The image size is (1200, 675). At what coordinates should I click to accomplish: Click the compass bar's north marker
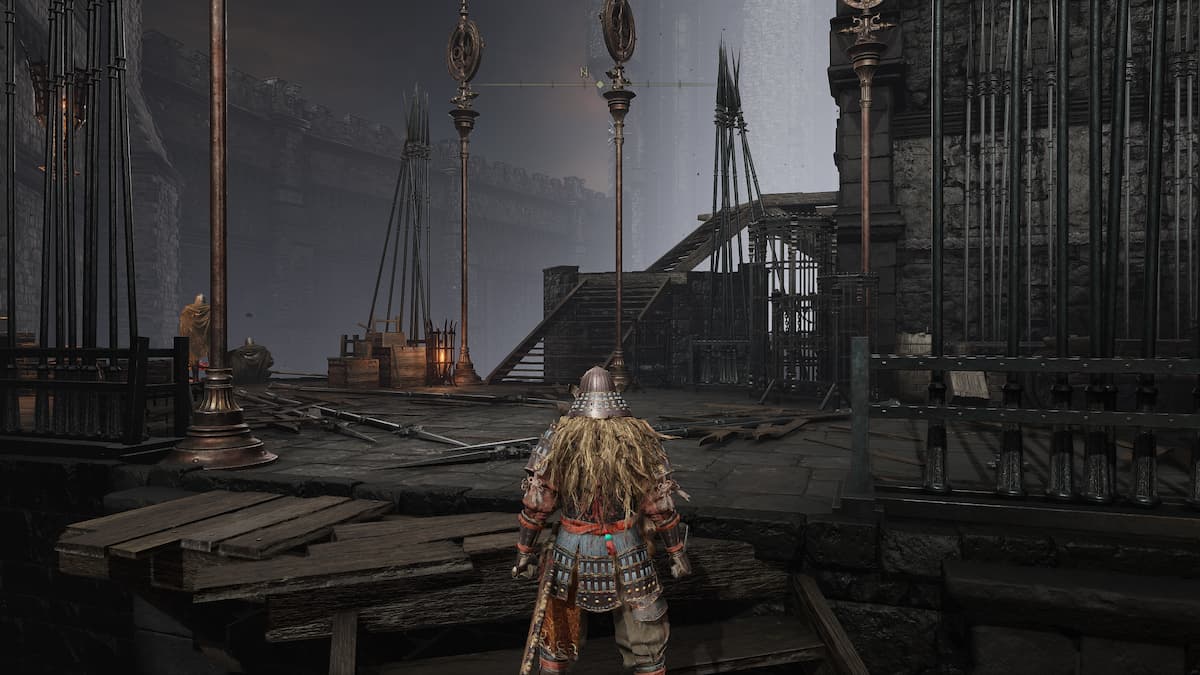(x=585, y=72)
